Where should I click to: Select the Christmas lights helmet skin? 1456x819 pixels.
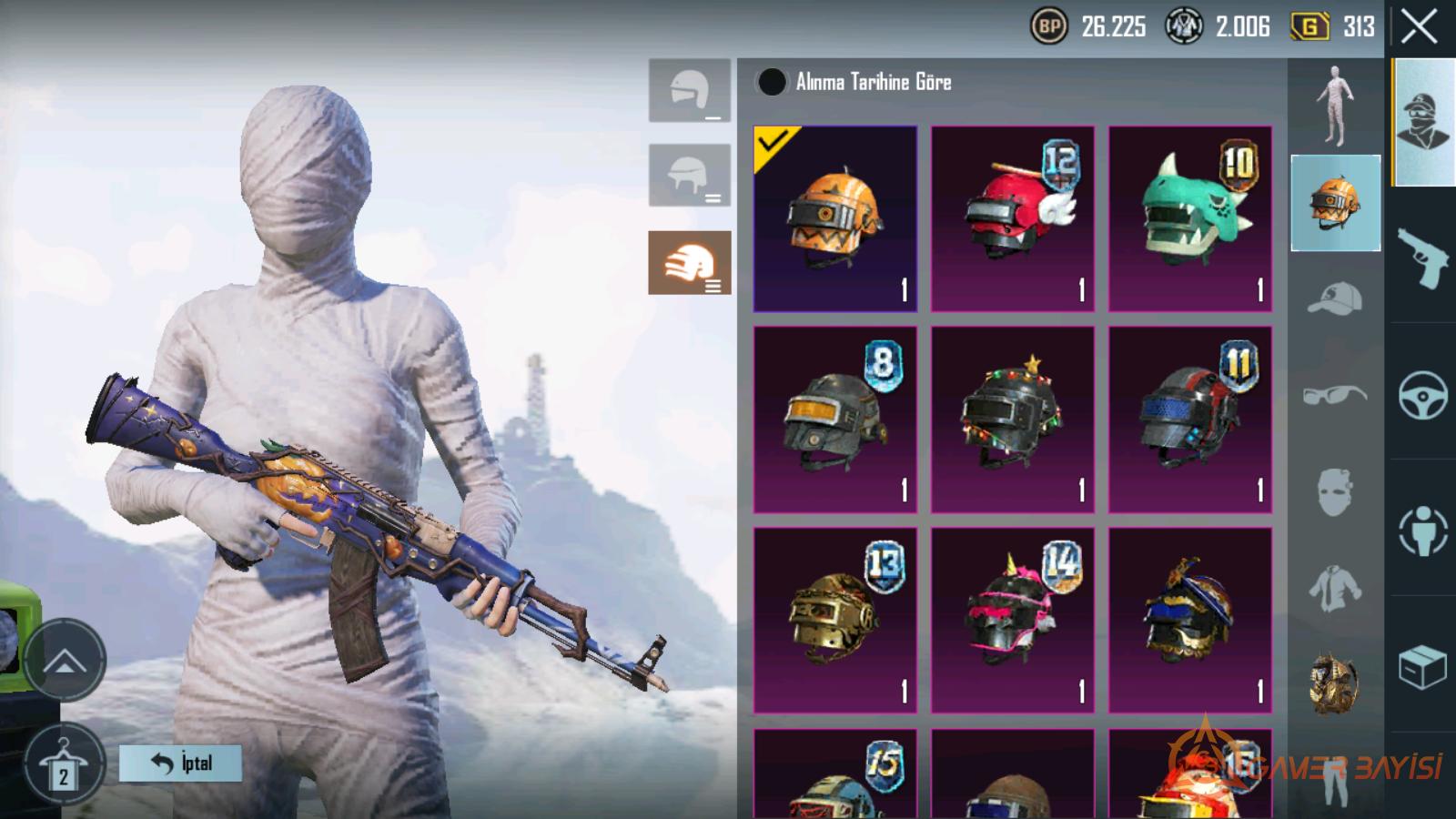1012,420
